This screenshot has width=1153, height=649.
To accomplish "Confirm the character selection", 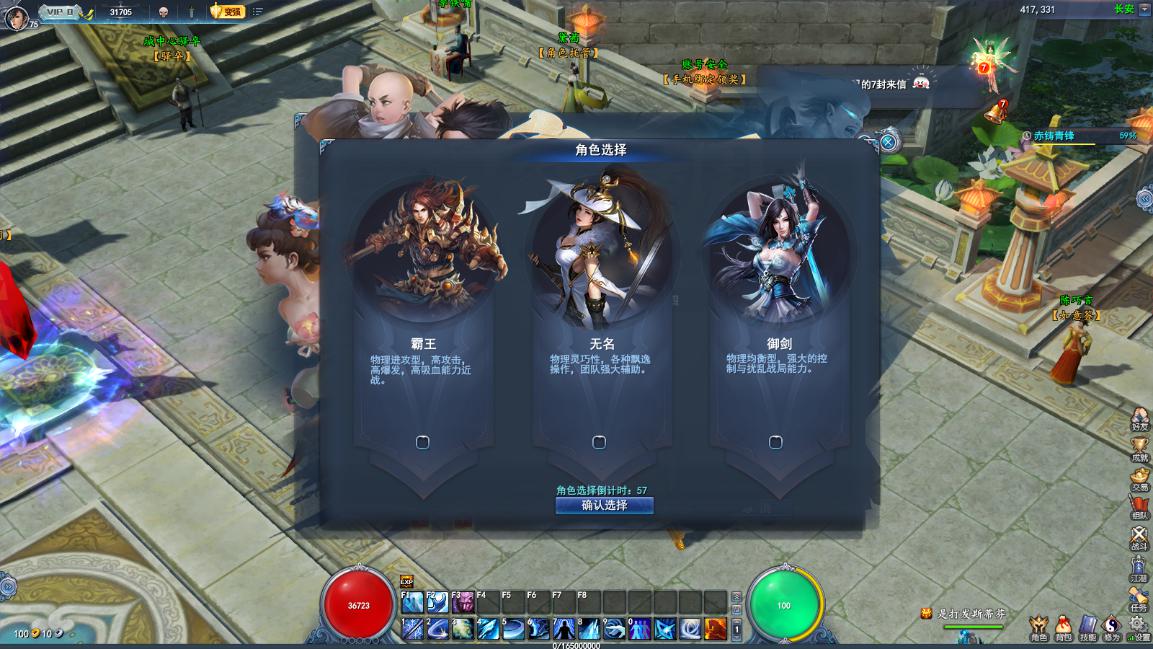I will pyautogui.click(x=604, y=505).
